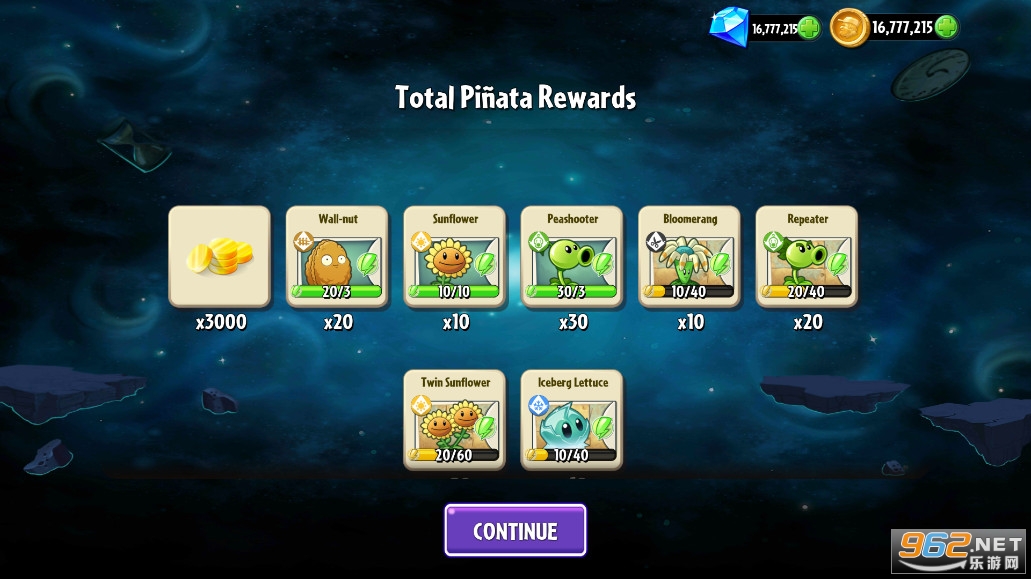This screenshot has height=579, width=1031.
Task: View the Twin Sunflower reward card
Action: click(455, 420)
